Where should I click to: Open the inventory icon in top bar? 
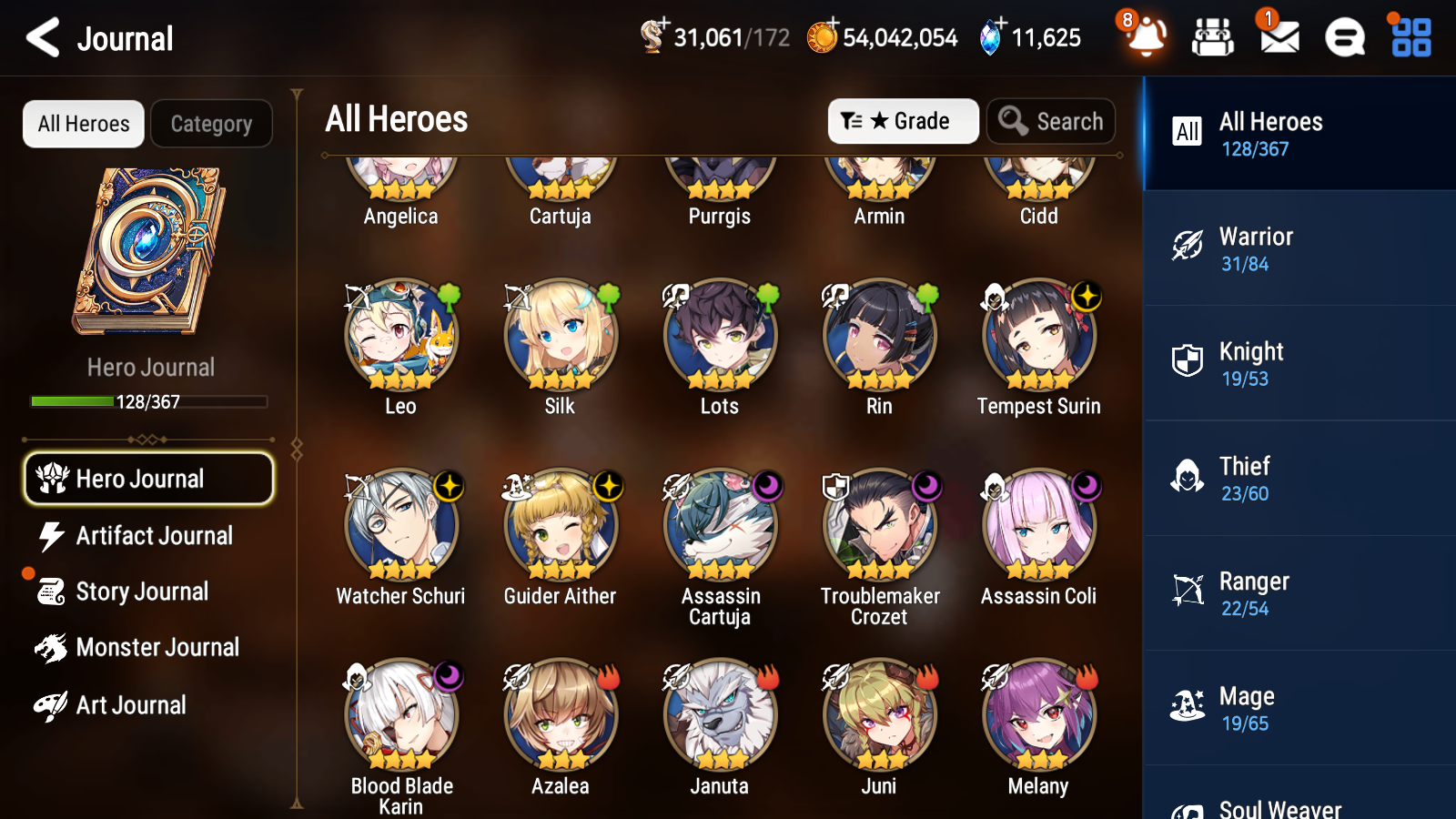point(1213,37)
